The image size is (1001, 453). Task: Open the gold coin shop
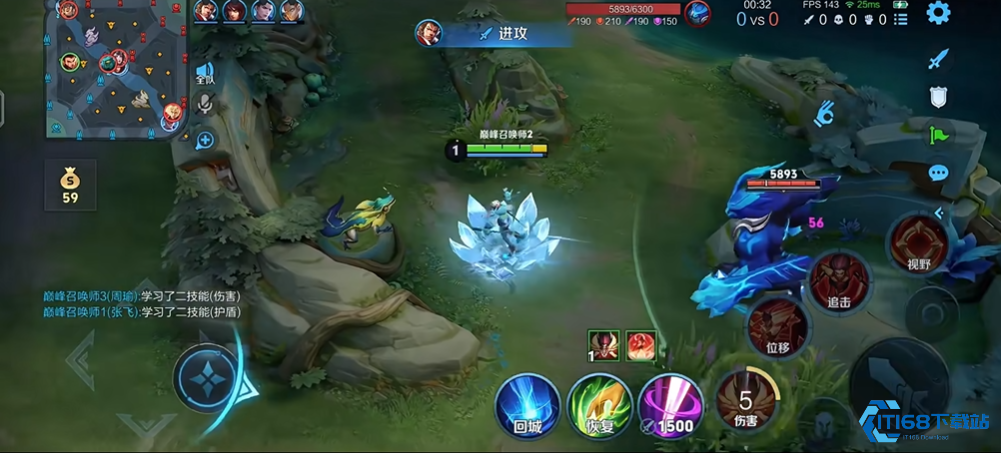(x=70, y=184)
